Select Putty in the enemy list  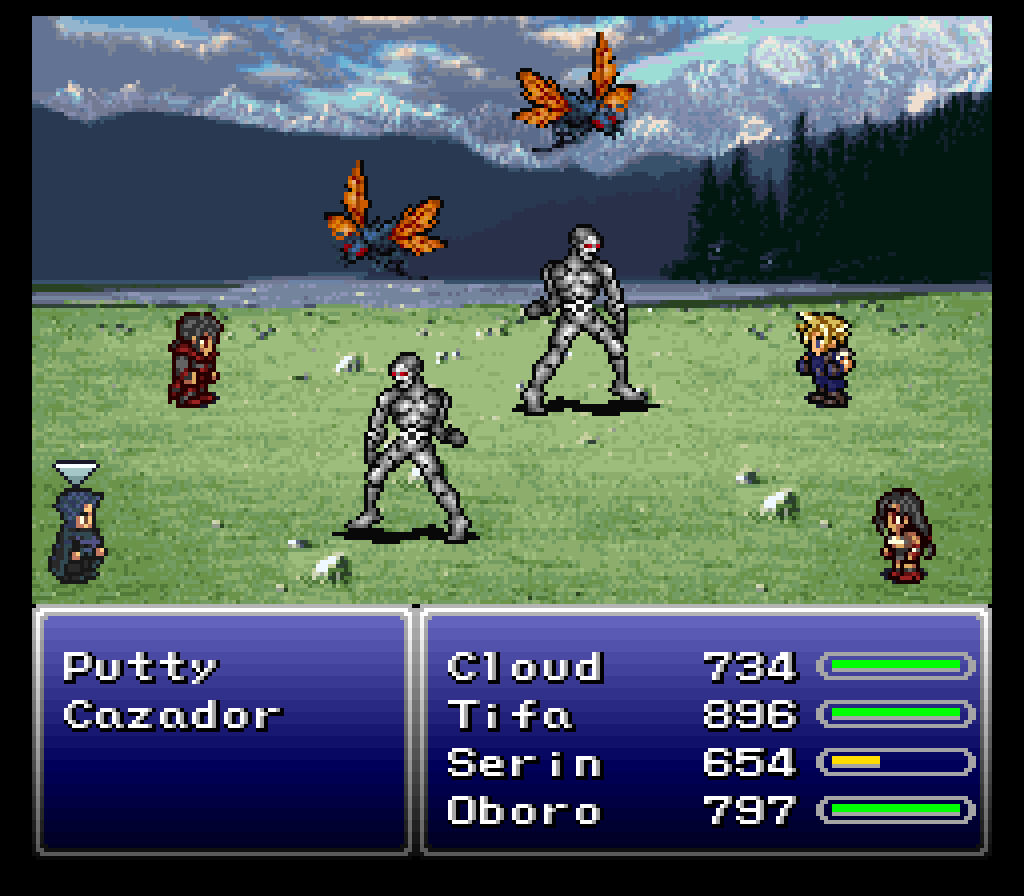[x=140, y=667]
